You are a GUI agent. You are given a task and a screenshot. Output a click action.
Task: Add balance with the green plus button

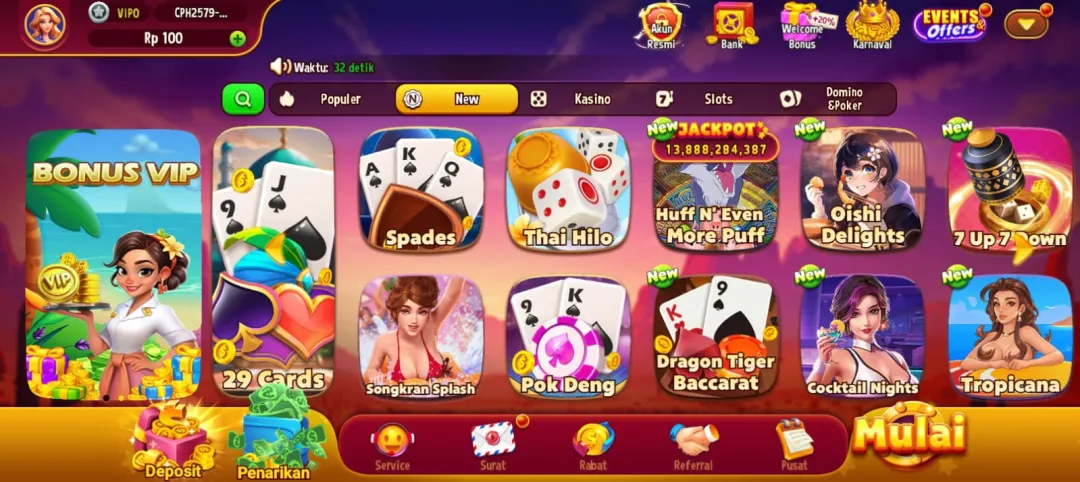(237, 39)
